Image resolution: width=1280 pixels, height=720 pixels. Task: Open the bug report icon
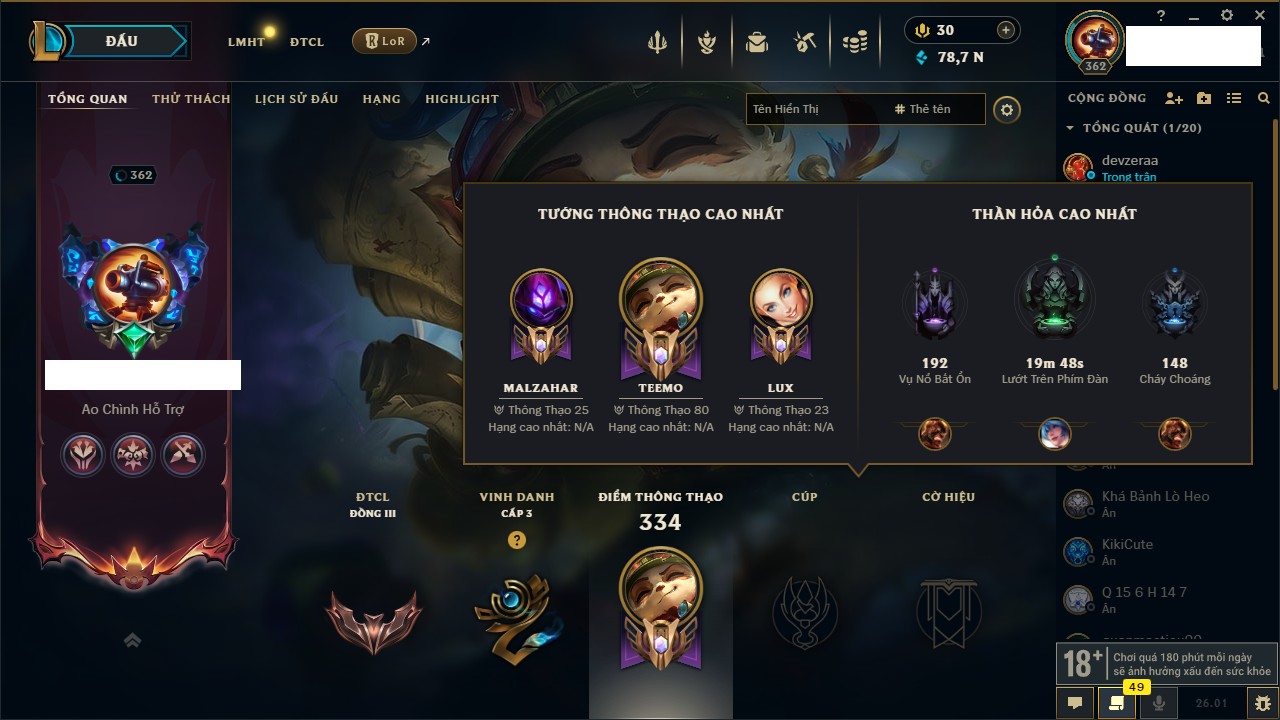(1262, 702)
